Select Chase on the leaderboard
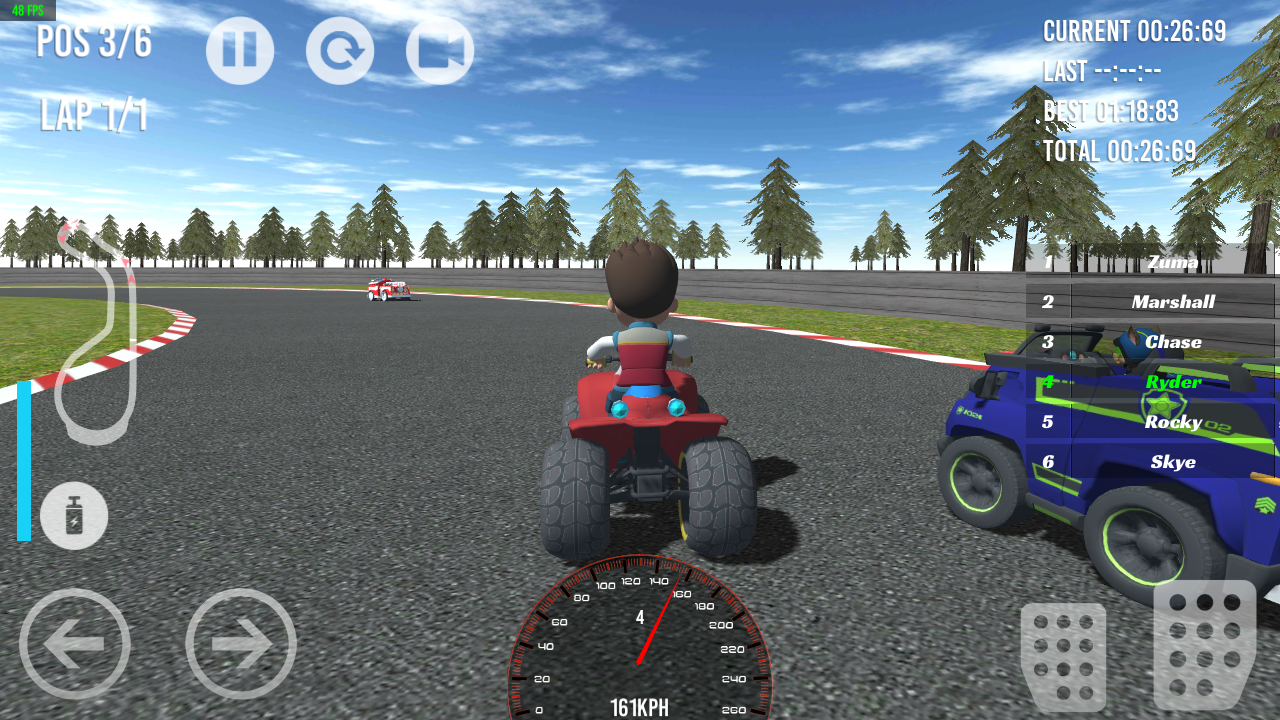 pos(1173,341)
